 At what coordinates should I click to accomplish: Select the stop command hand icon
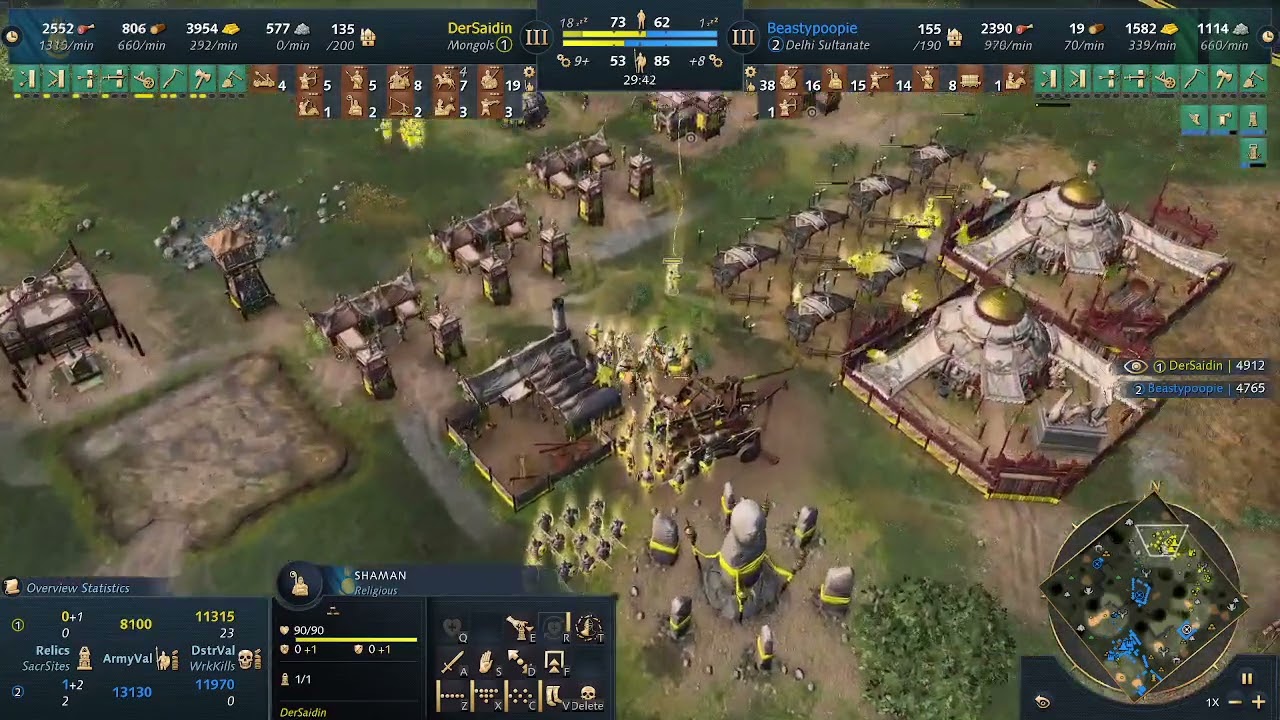[x=486, y=664]
